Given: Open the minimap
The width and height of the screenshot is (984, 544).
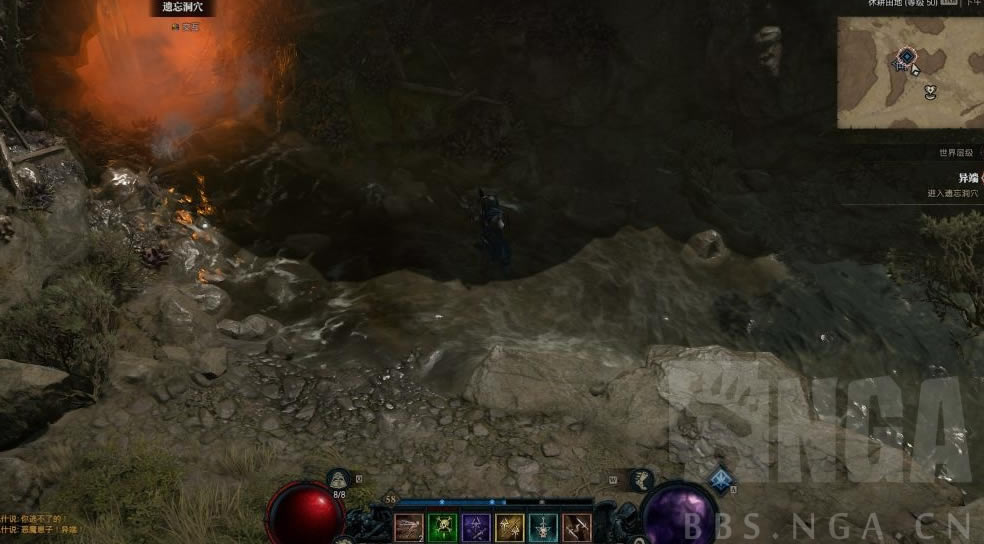Looking at the screenshot, I should [x=910, y=72].
